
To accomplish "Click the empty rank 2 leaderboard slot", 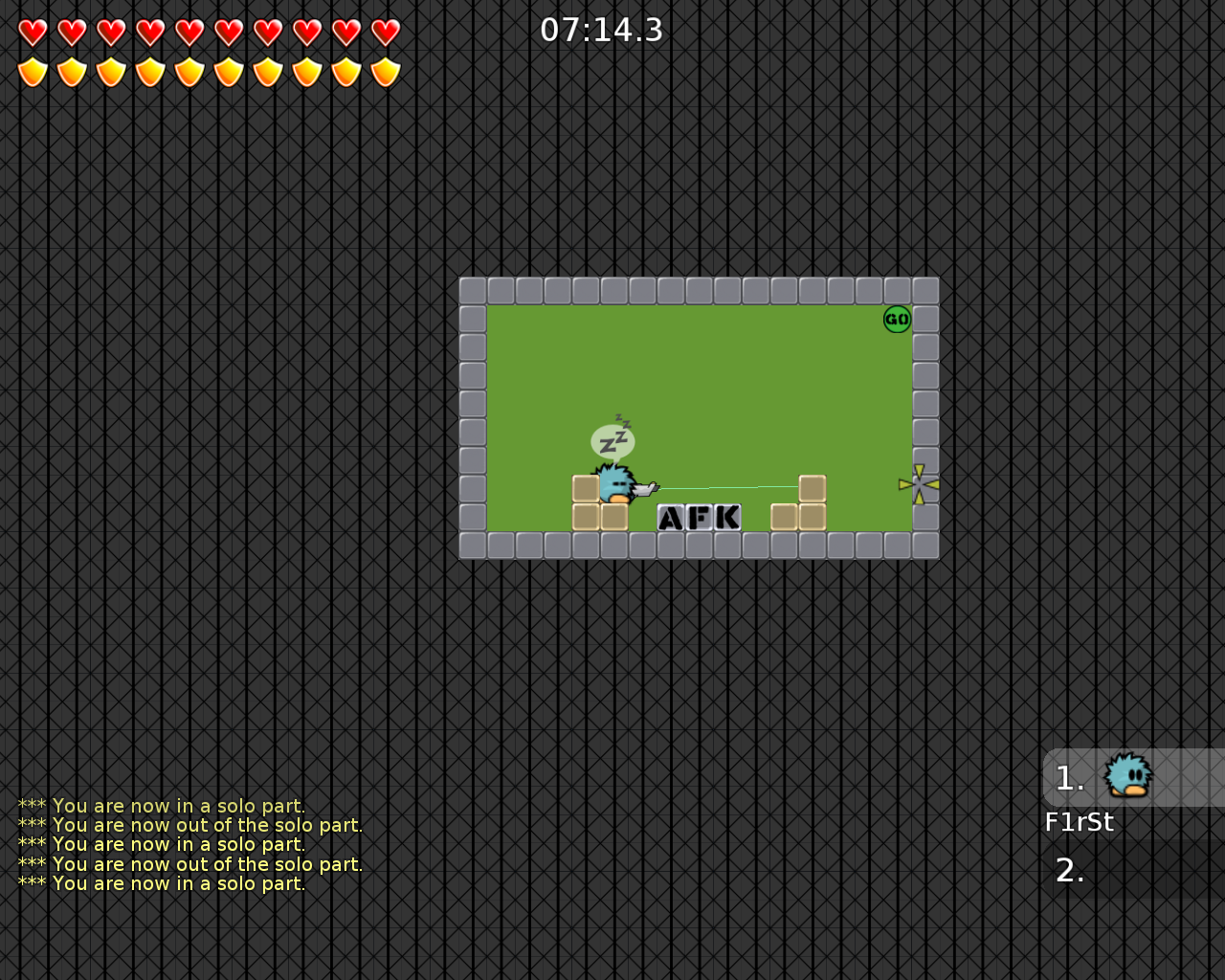I will [1070, 870].
